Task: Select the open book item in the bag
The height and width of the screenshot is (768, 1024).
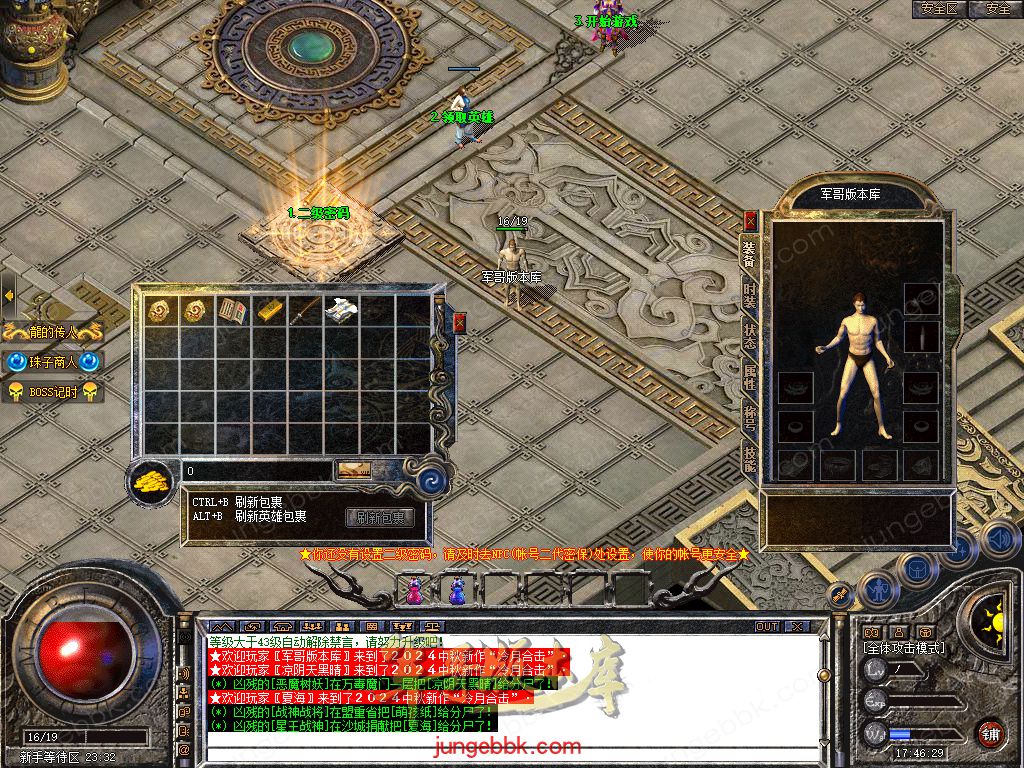Action: pos(233,310)
